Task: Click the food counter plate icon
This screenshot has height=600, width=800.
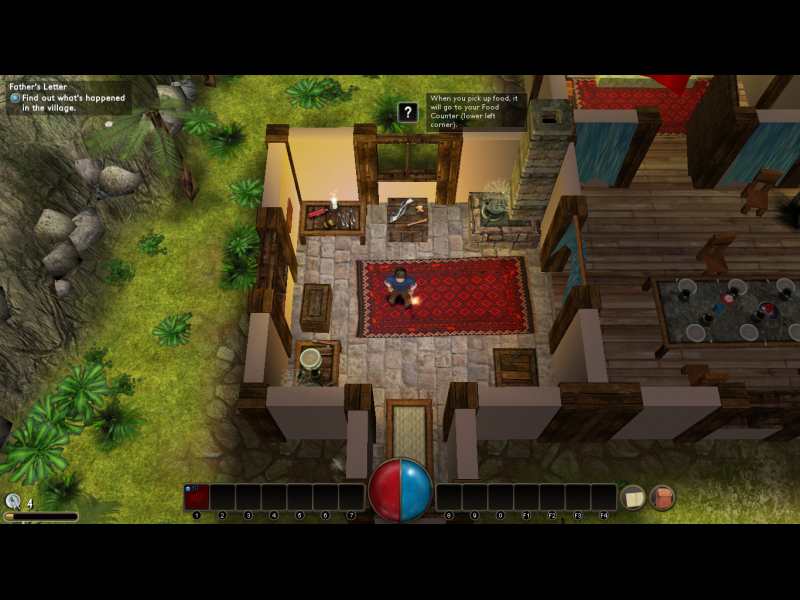Action: [x=13, y=502]
